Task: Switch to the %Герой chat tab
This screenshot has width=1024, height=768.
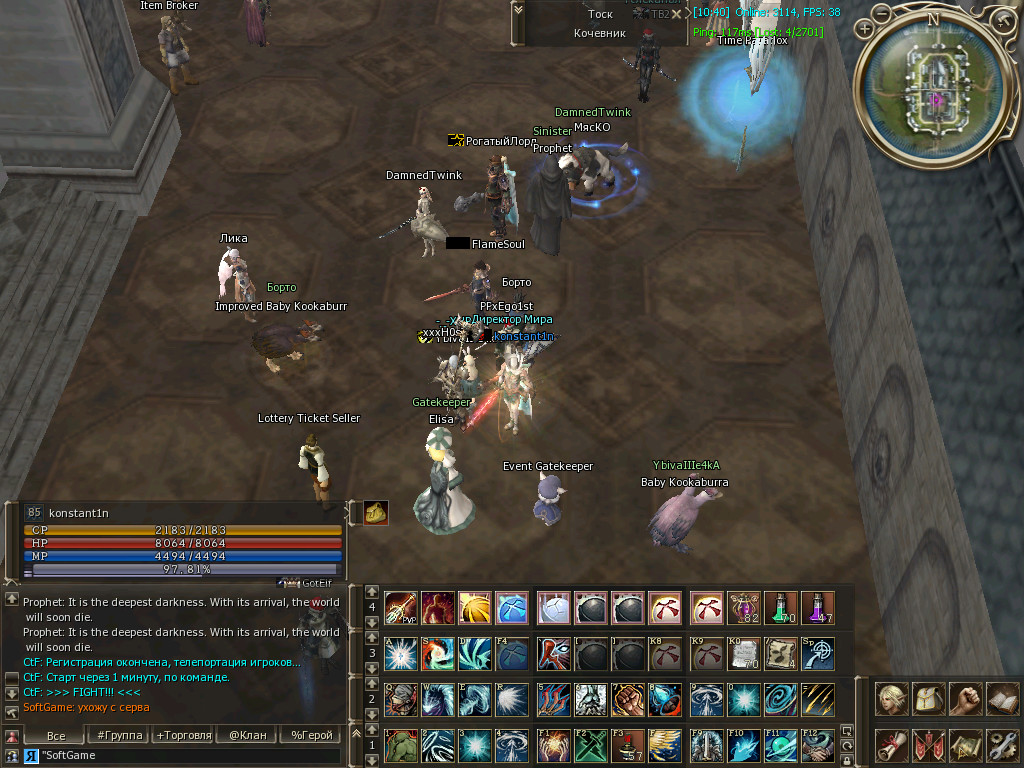Action: (x=311, y=735)
